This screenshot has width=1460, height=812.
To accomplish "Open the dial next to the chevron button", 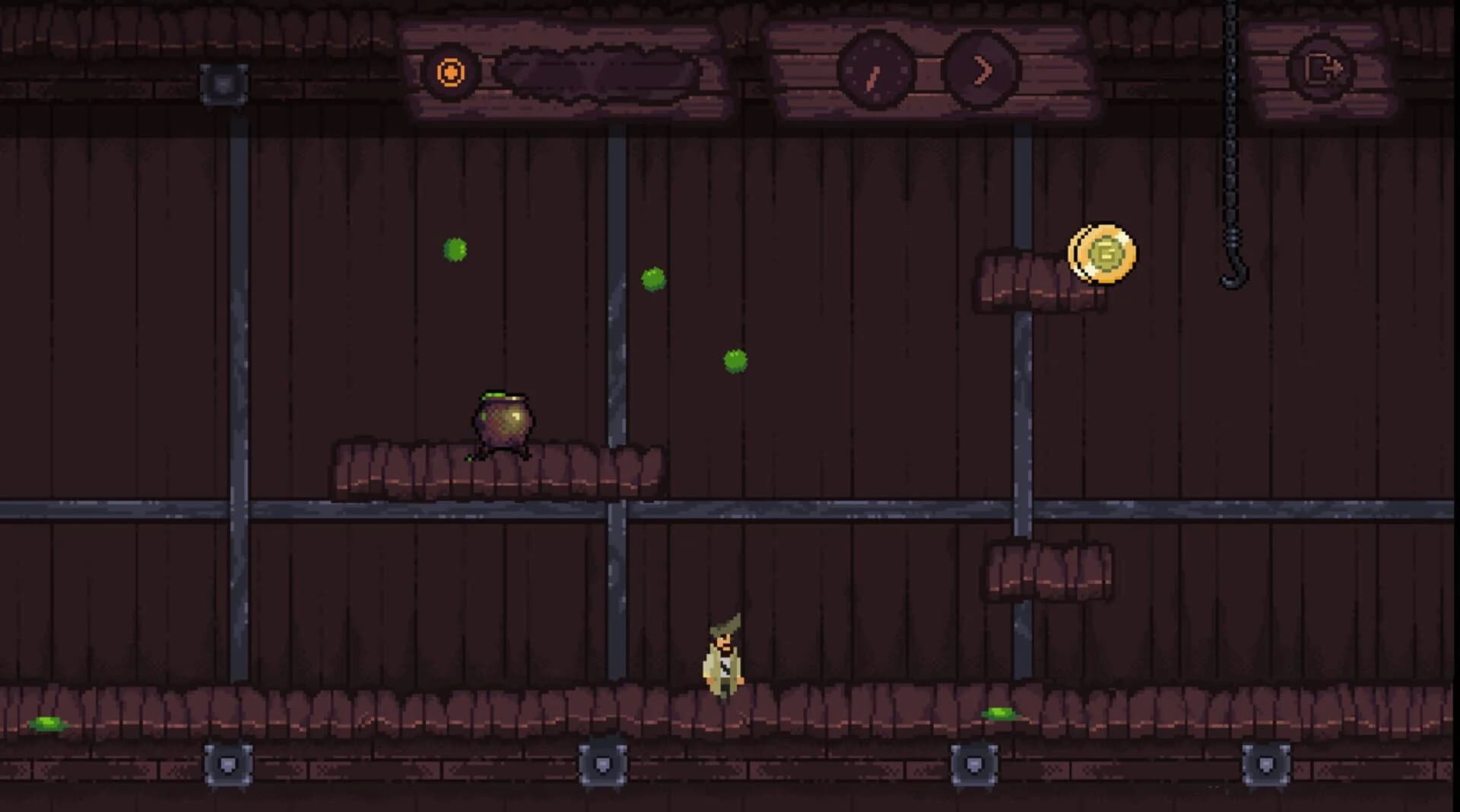I will coord(873,71).
